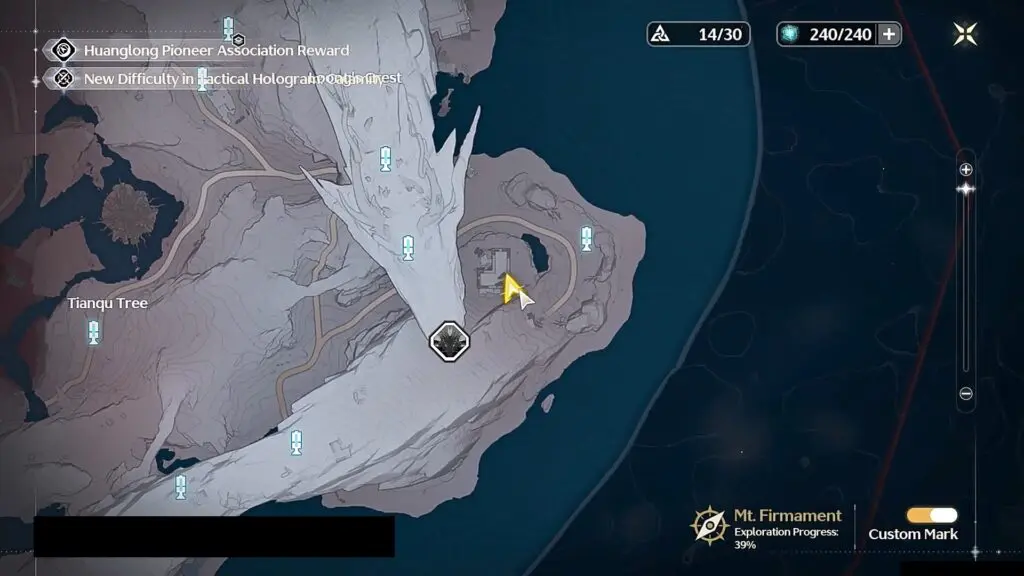Select the black hexagonal boss marker
This screenshot has height=576, width=1024.
(x=449, y=341)
